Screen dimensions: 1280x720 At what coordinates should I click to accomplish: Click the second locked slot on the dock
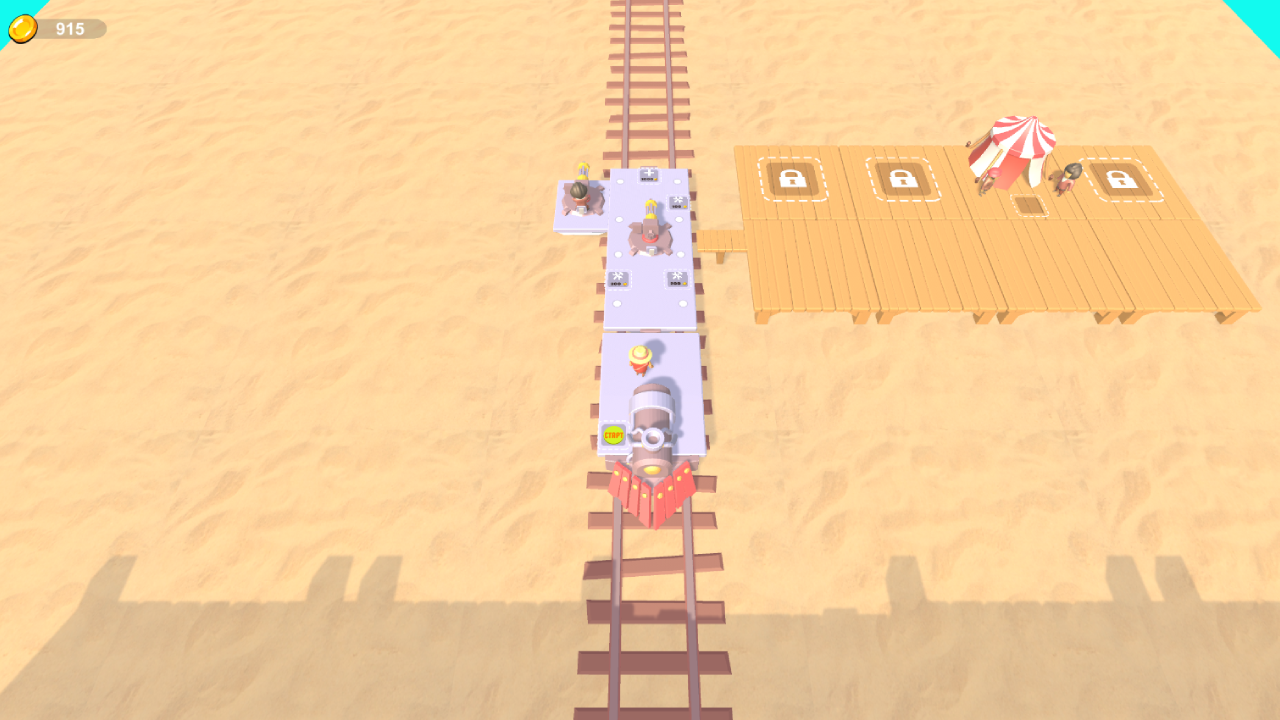pos(905,178)
